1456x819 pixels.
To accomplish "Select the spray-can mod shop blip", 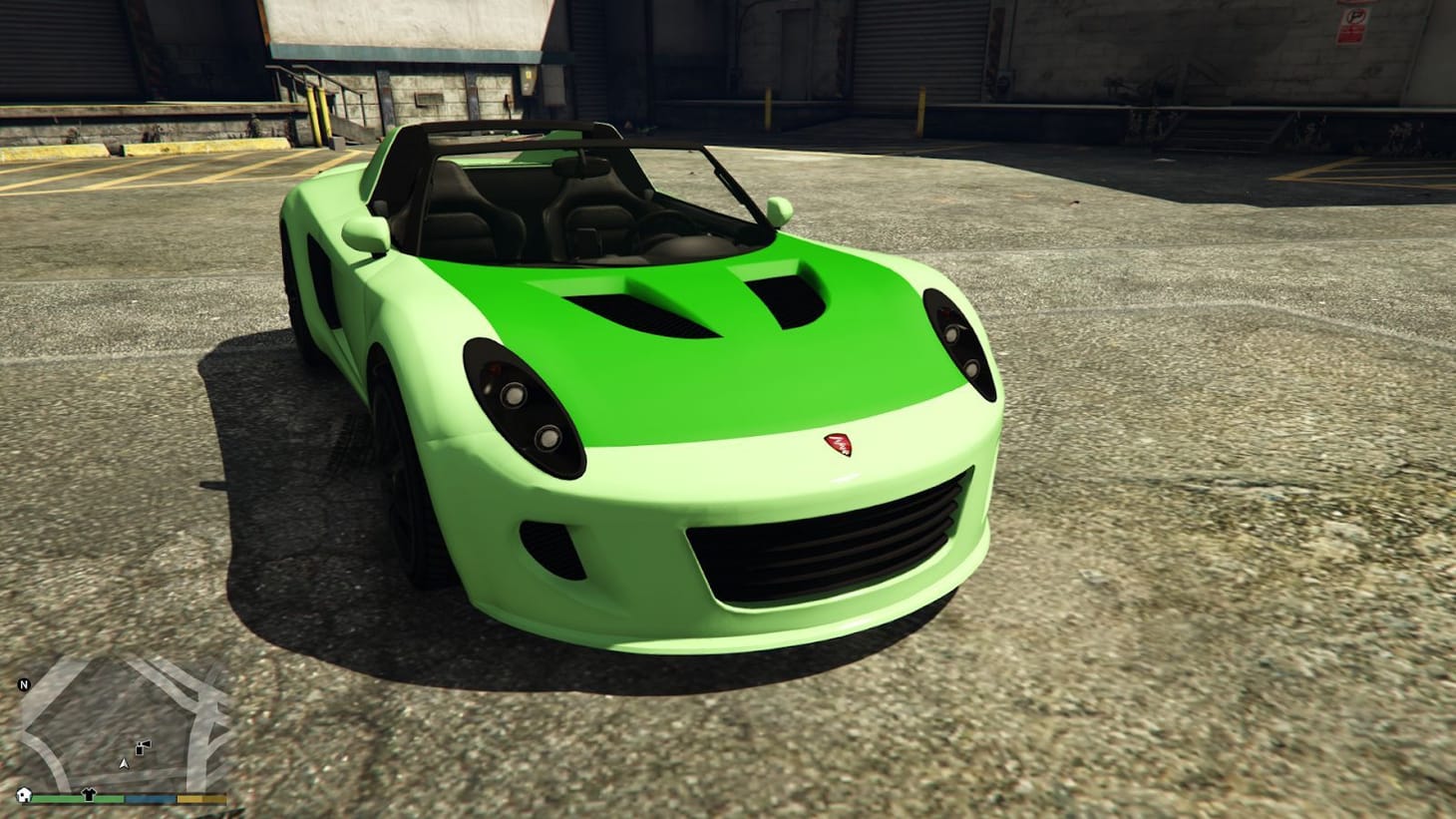I will click(142, 747).
